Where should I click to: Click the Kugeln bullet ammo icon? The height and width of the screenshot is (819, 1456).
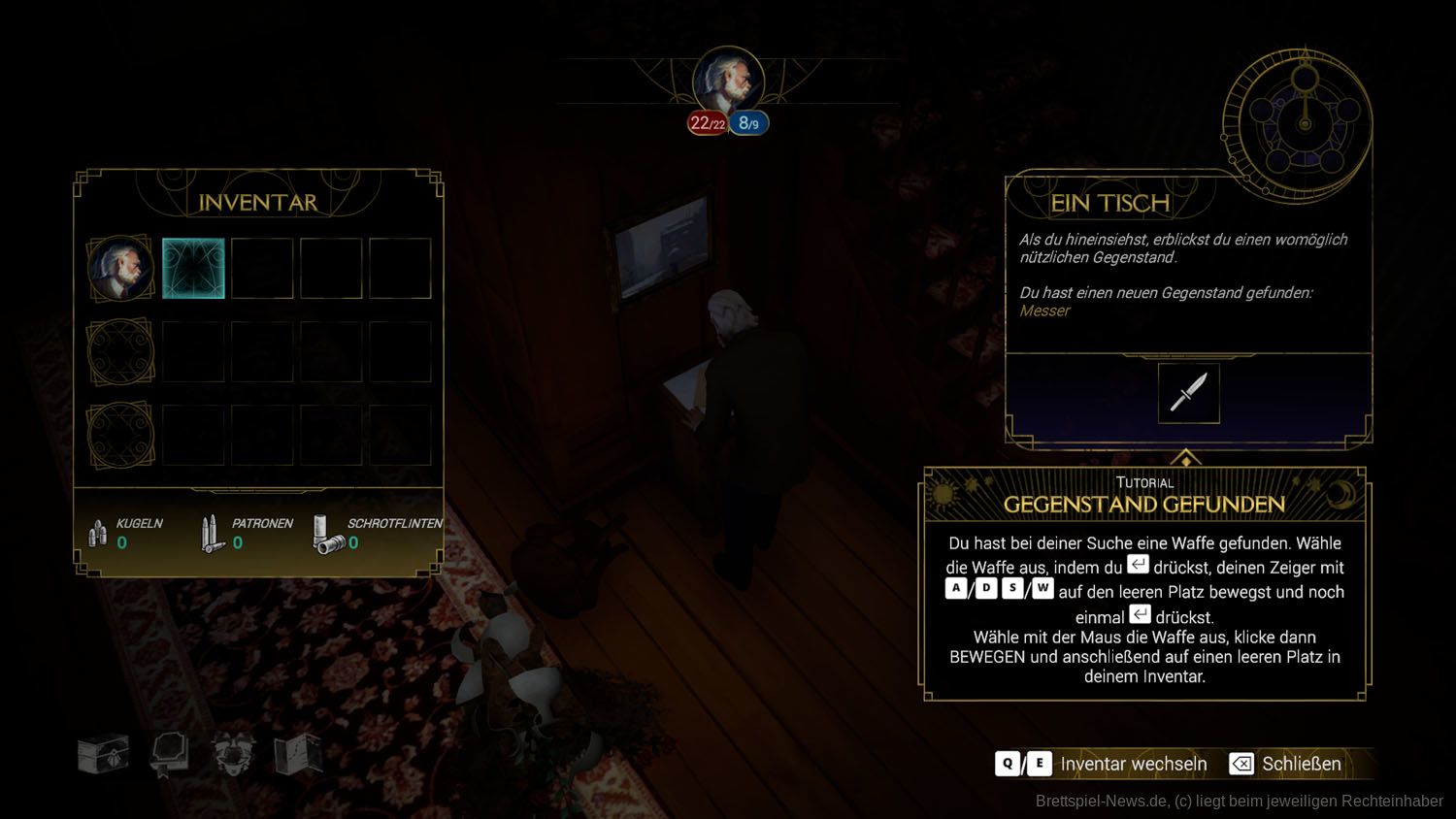[x=97, y=533]
